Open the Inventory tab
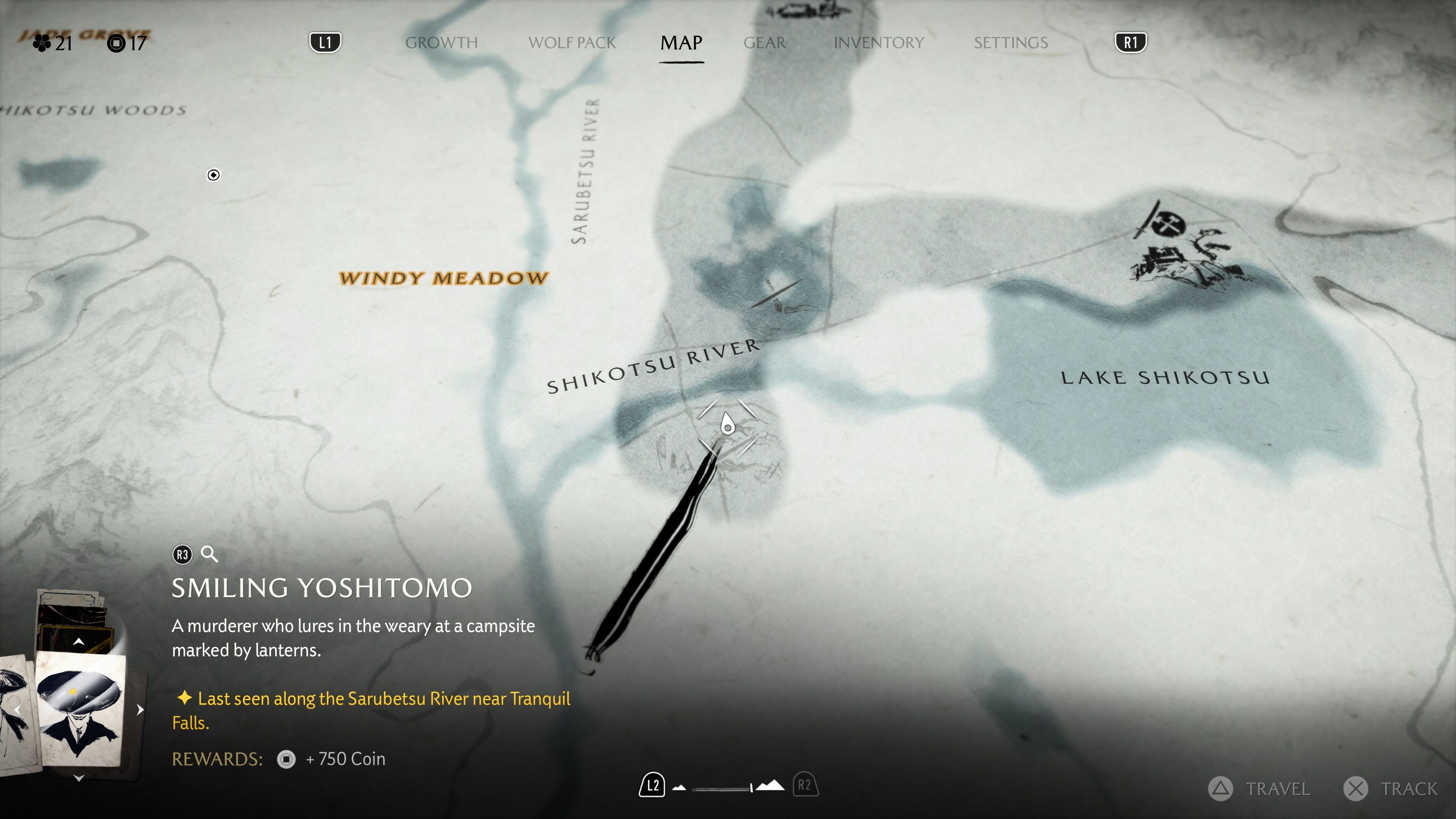Image resolution: width=1456 pixels, height=819 pixels. point(879,42)
